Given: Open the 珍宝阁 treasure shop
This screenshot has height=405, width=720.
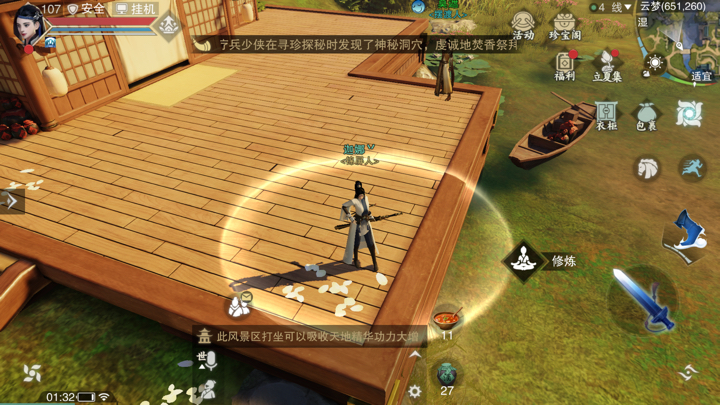Looking at the screenshot, I should point(565,24).
